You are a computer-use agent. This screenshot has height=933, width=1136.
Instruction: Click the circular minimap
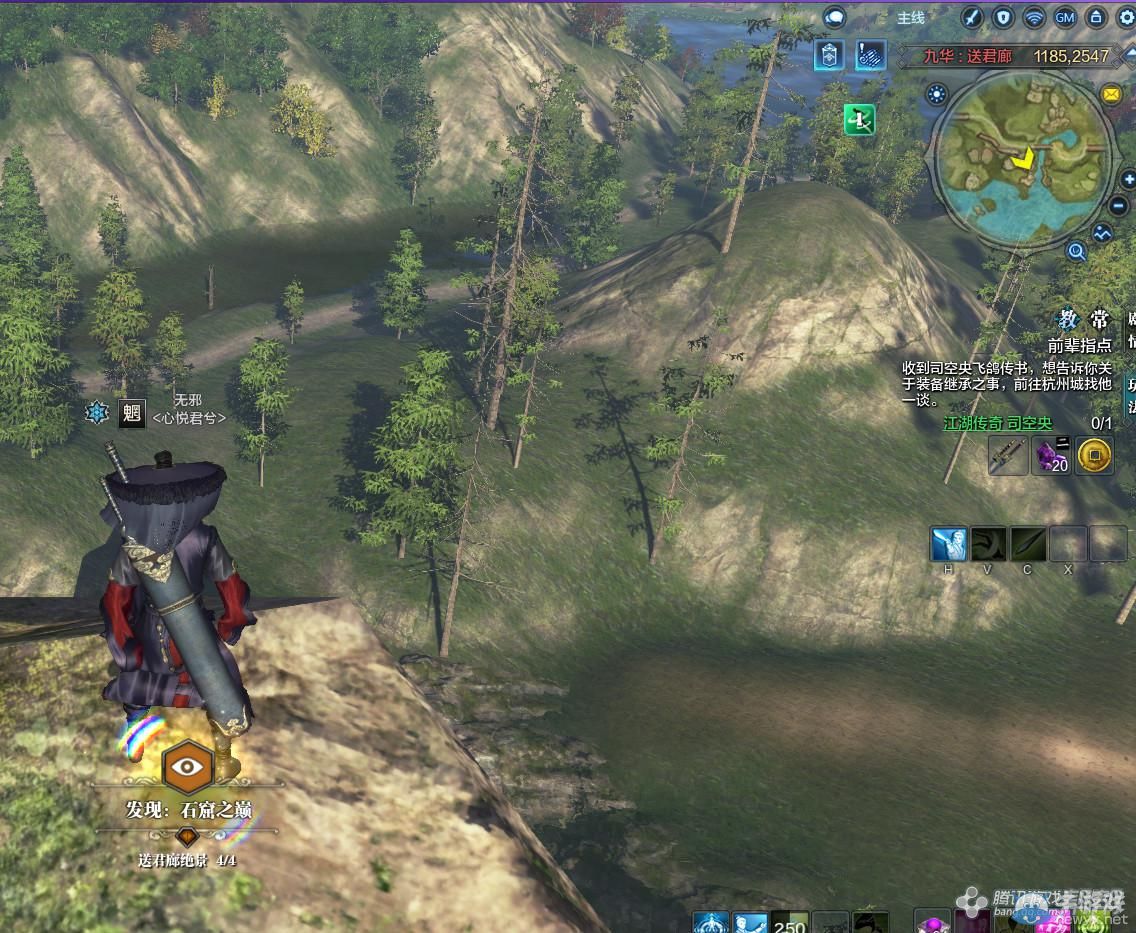coord(1022,156)
